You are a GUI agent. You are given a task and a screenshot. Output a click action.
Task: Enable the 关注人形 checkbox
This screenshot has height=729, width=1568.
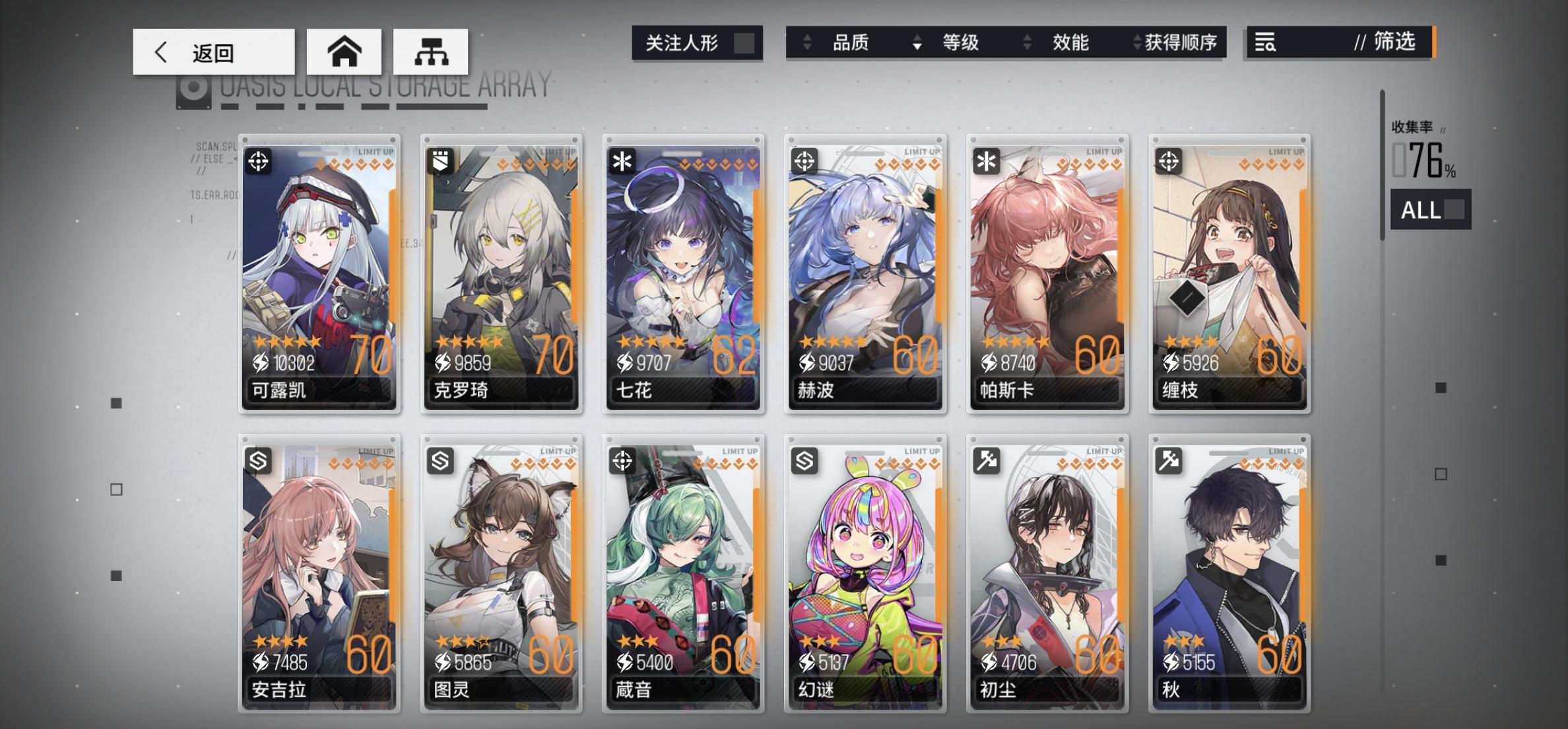tap(746, 44)
